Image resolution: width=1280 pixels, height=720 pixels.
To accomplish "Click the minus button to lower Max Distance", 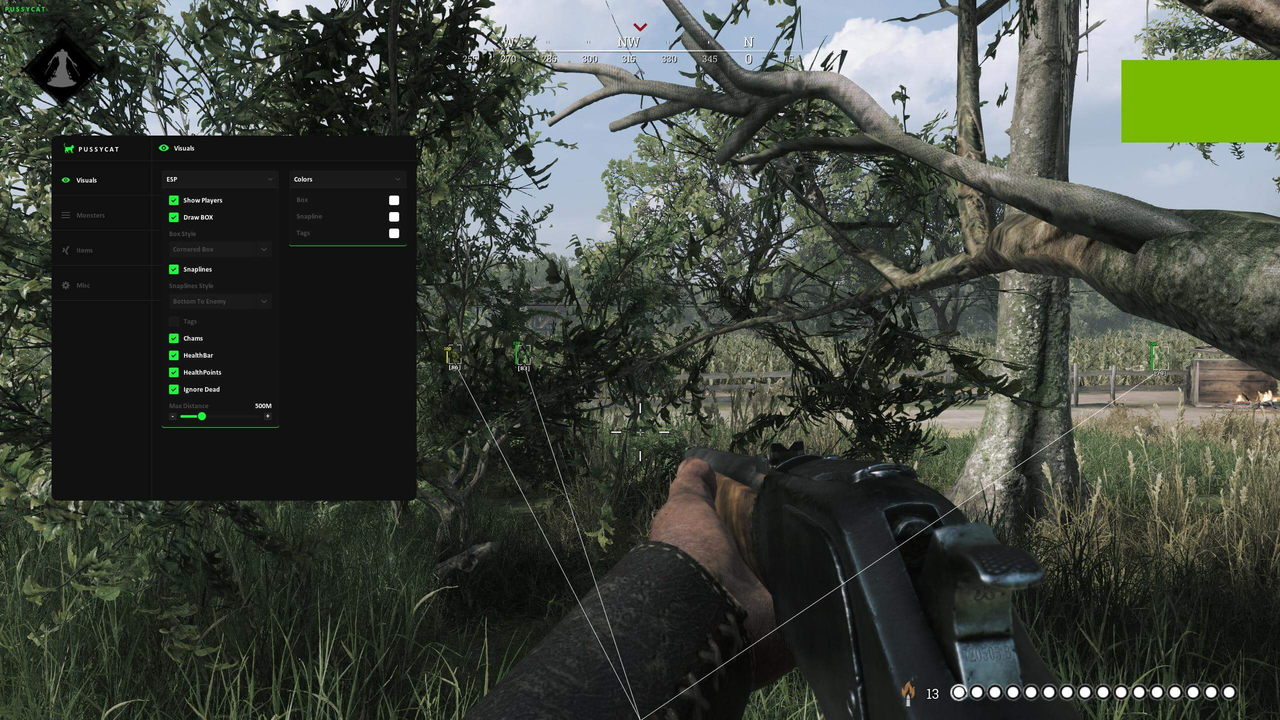I will [x=173, y=416].
